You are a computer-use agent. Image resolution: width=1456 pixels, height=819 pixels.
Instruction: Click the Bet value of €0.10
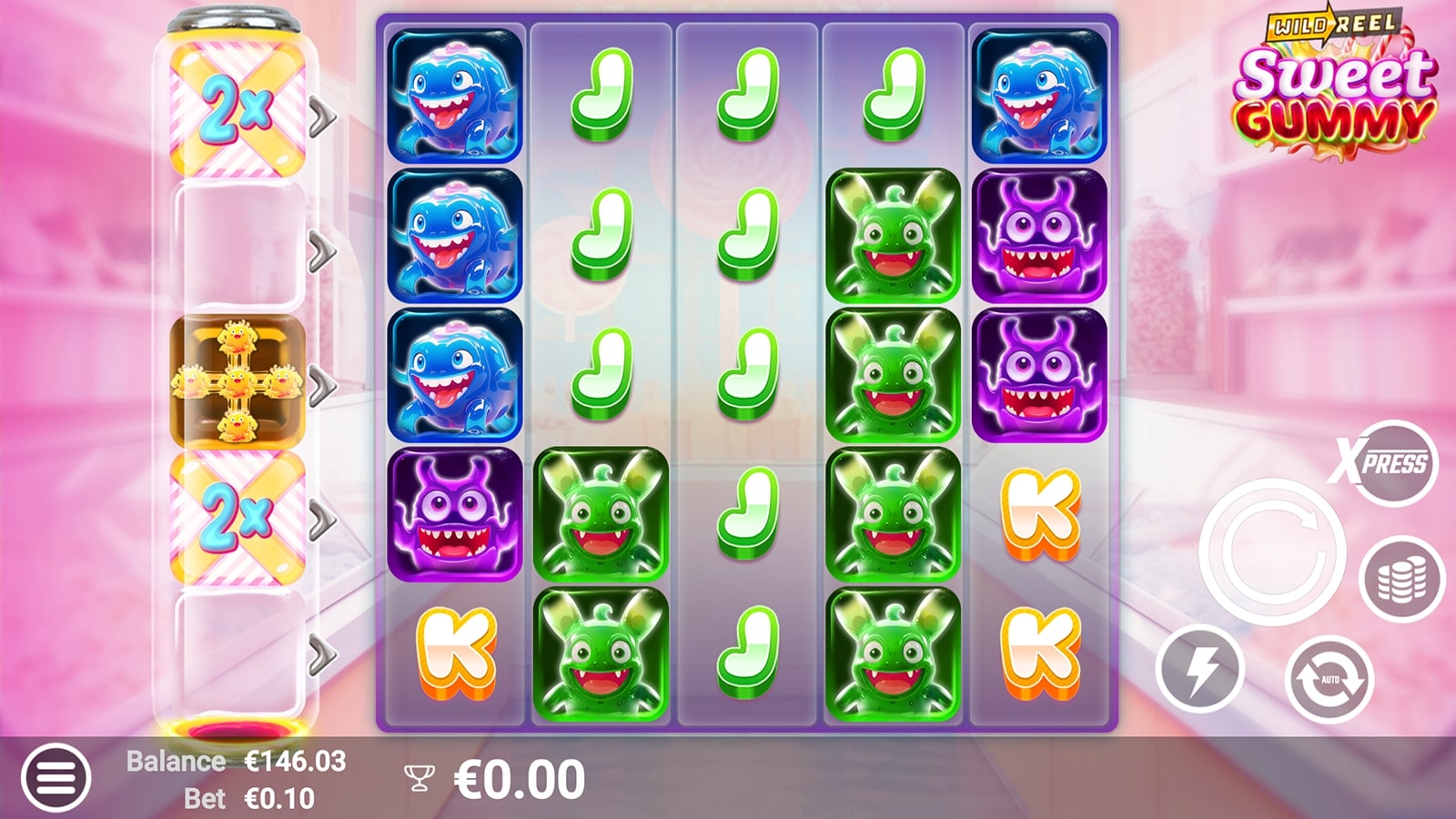point(276,797)
